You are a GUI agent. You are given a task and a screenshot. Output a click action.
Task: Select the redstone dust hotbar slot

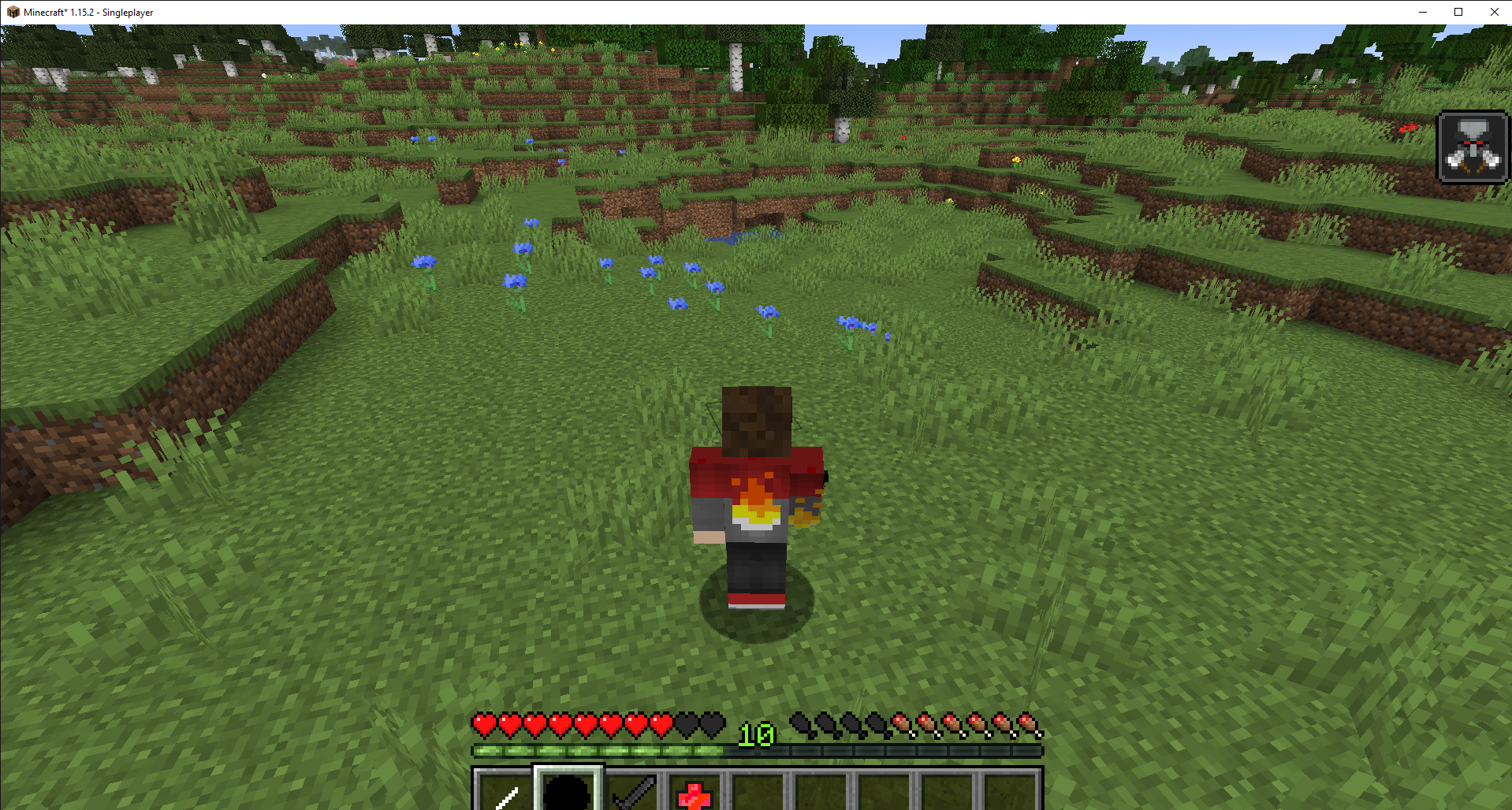tap(692, 792)
